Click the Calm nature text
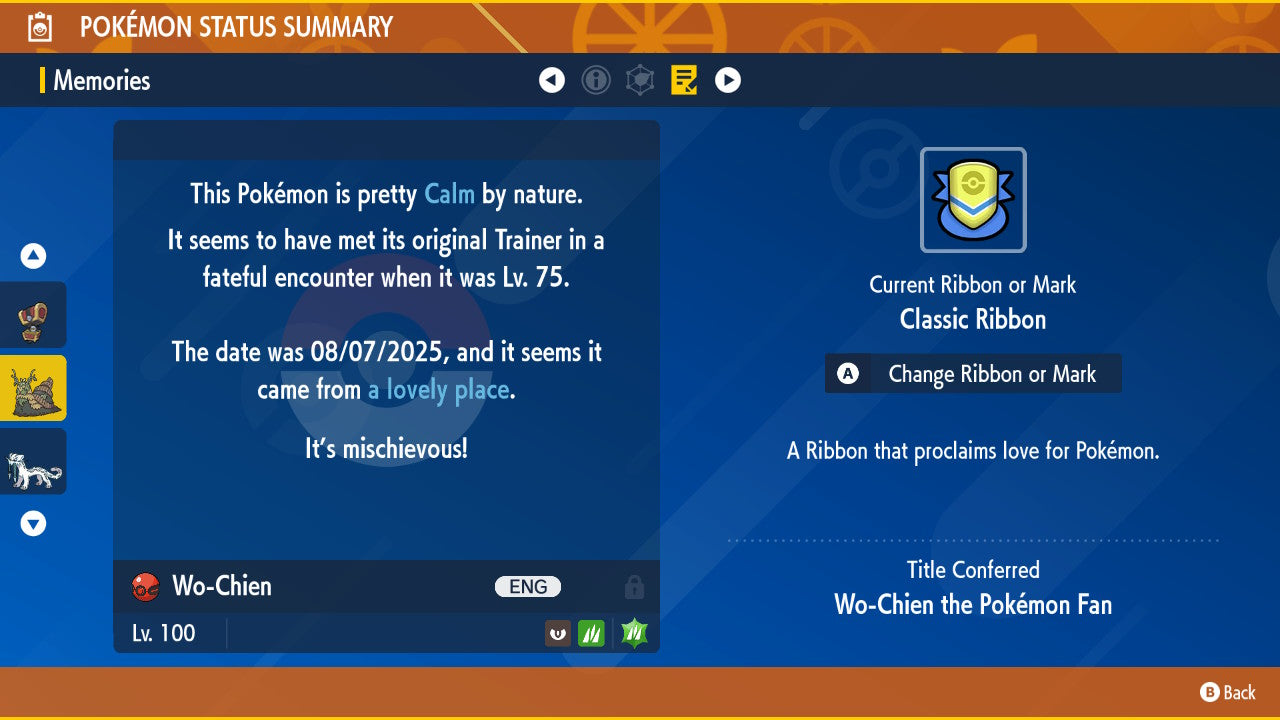1280x720 pixels. point(449,194)
